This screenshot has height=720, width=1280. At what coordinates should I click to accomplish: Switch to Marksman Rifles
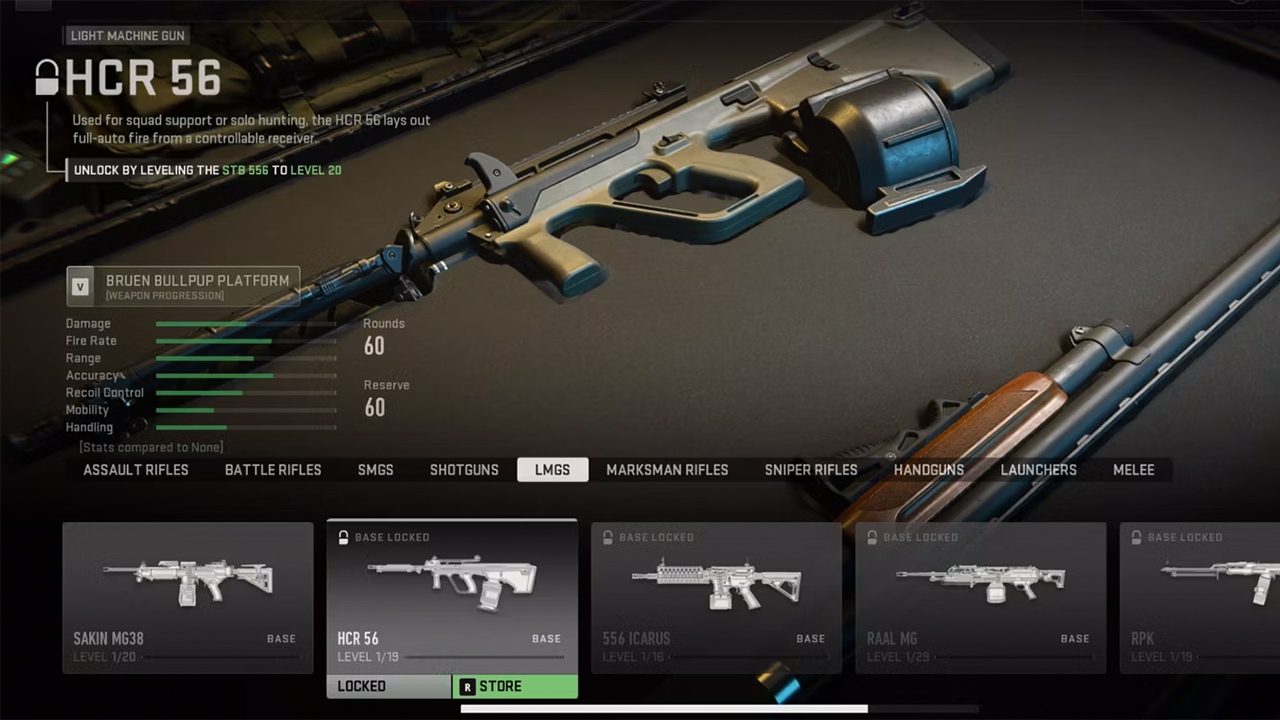coord(667,470)
